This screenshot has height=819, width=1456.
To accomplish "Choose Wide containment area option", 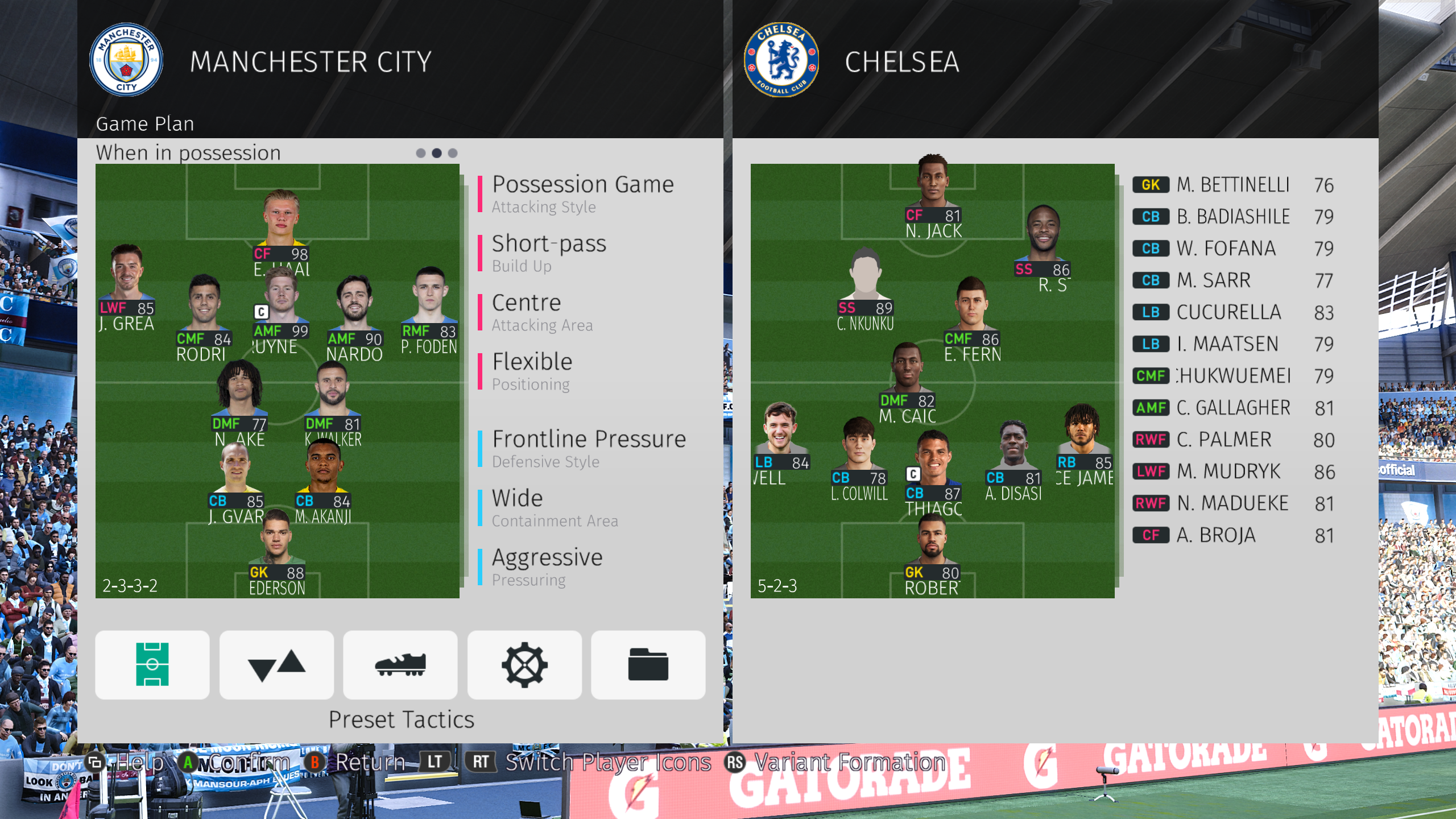I will tap(555, 507).
